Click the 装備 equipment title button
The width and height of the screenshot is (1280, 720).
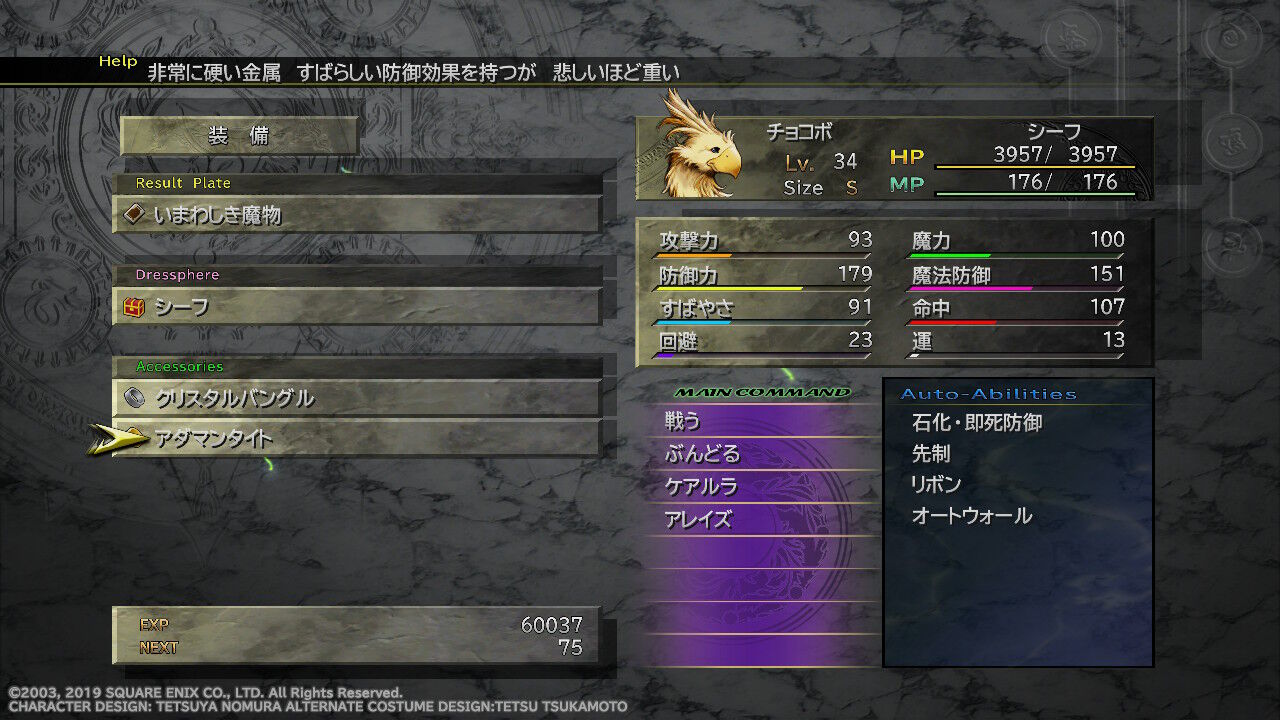(x=239, y=136)
